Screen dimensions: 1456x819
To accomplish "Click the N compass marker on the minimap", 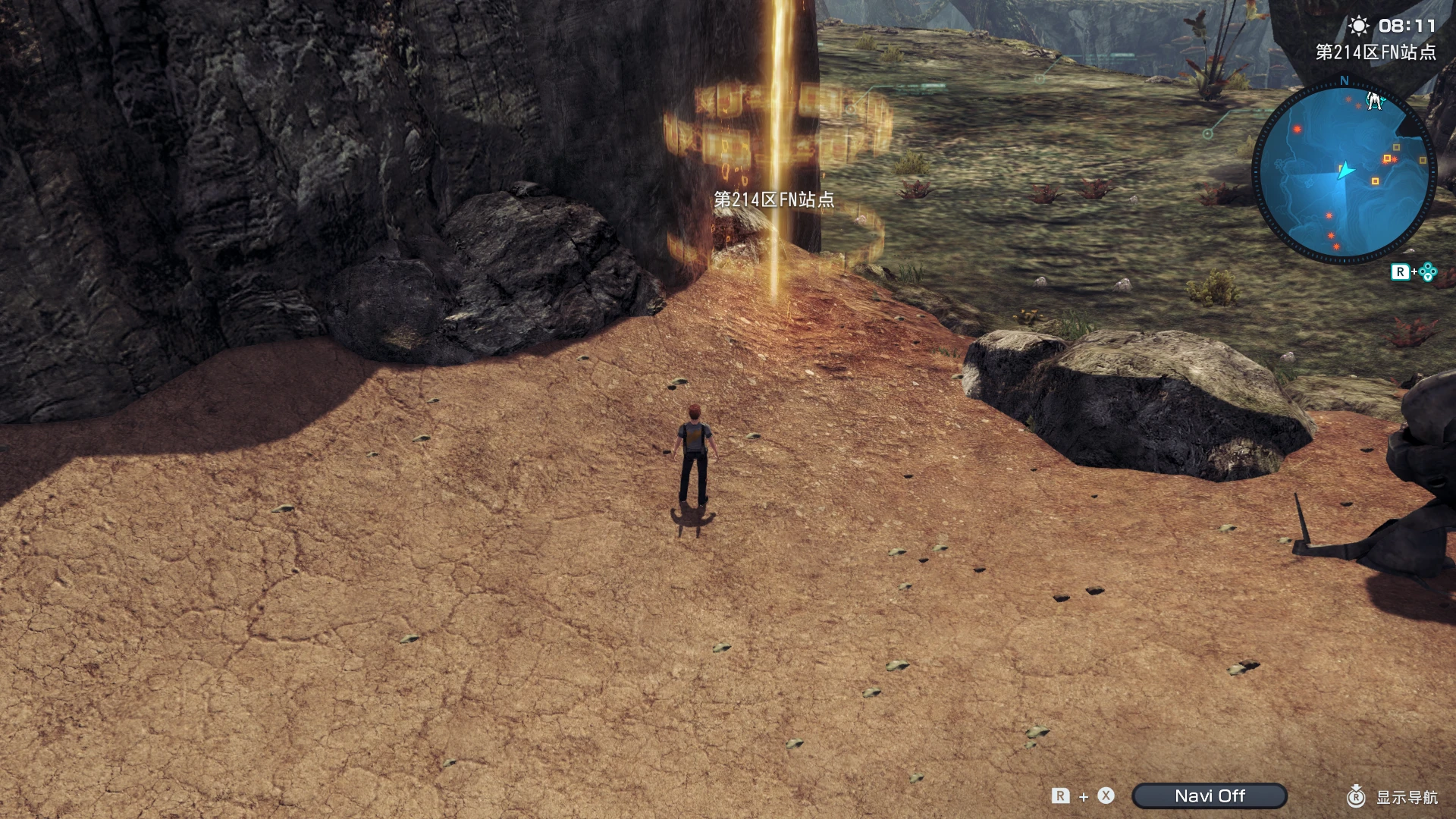I will point(1344,81).
